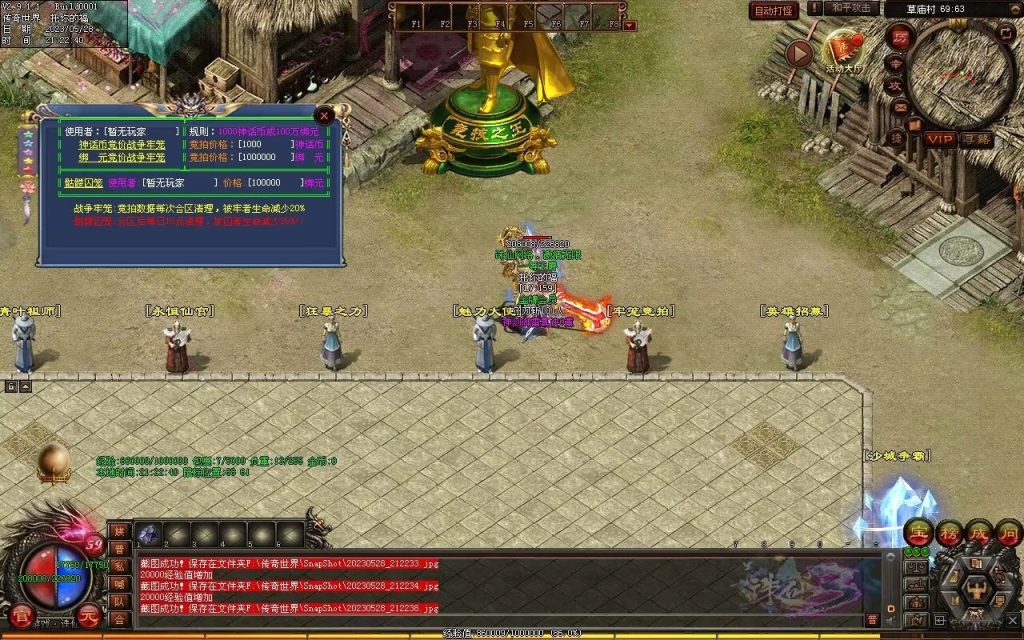Switch the 和平攻击 attack mode
Screen dimensions: 1024x640
tap(854, 9)
